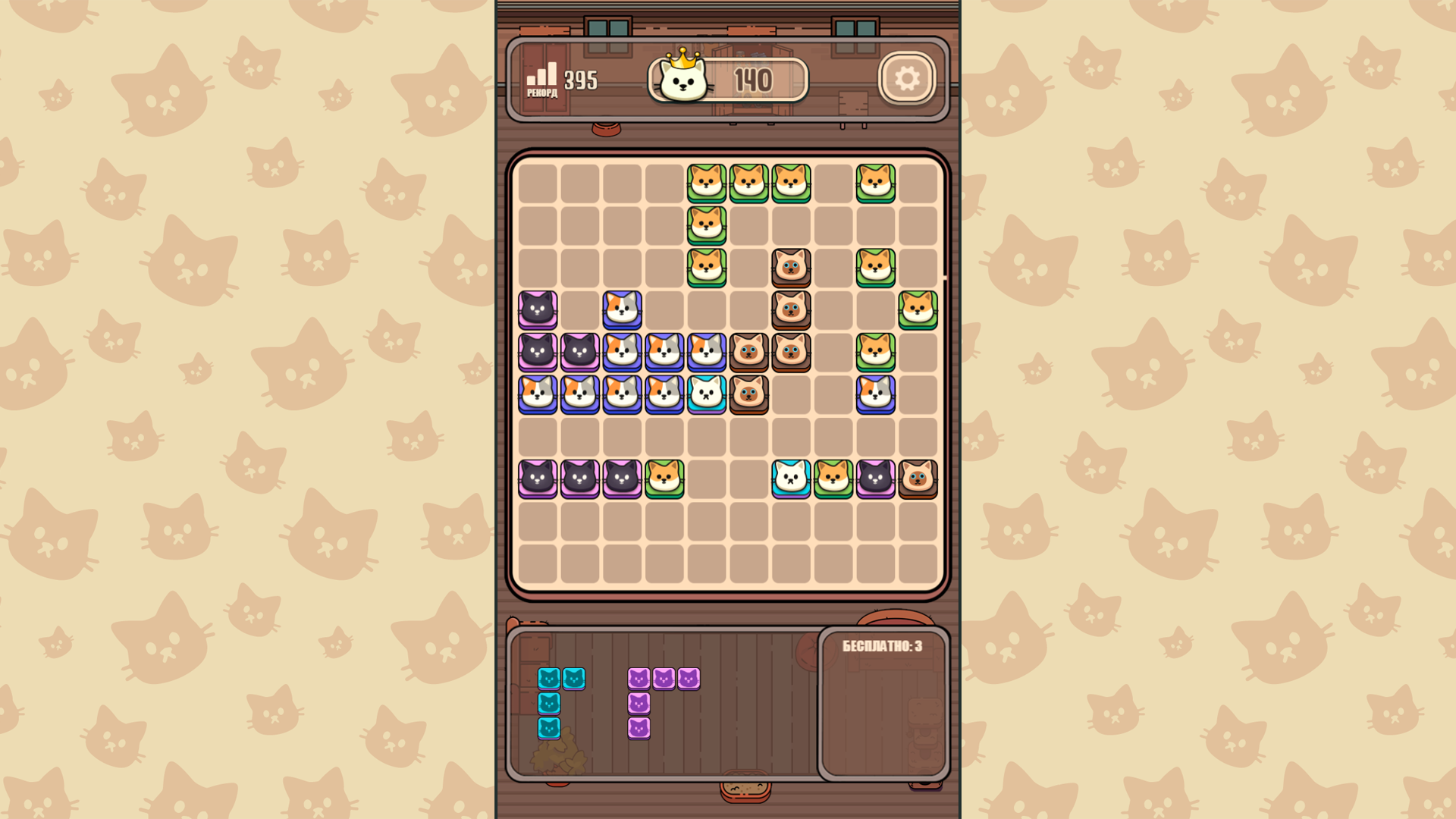Click a black cat tile with purple frame
Screen dimensions: 1456x819
point(538,309)
